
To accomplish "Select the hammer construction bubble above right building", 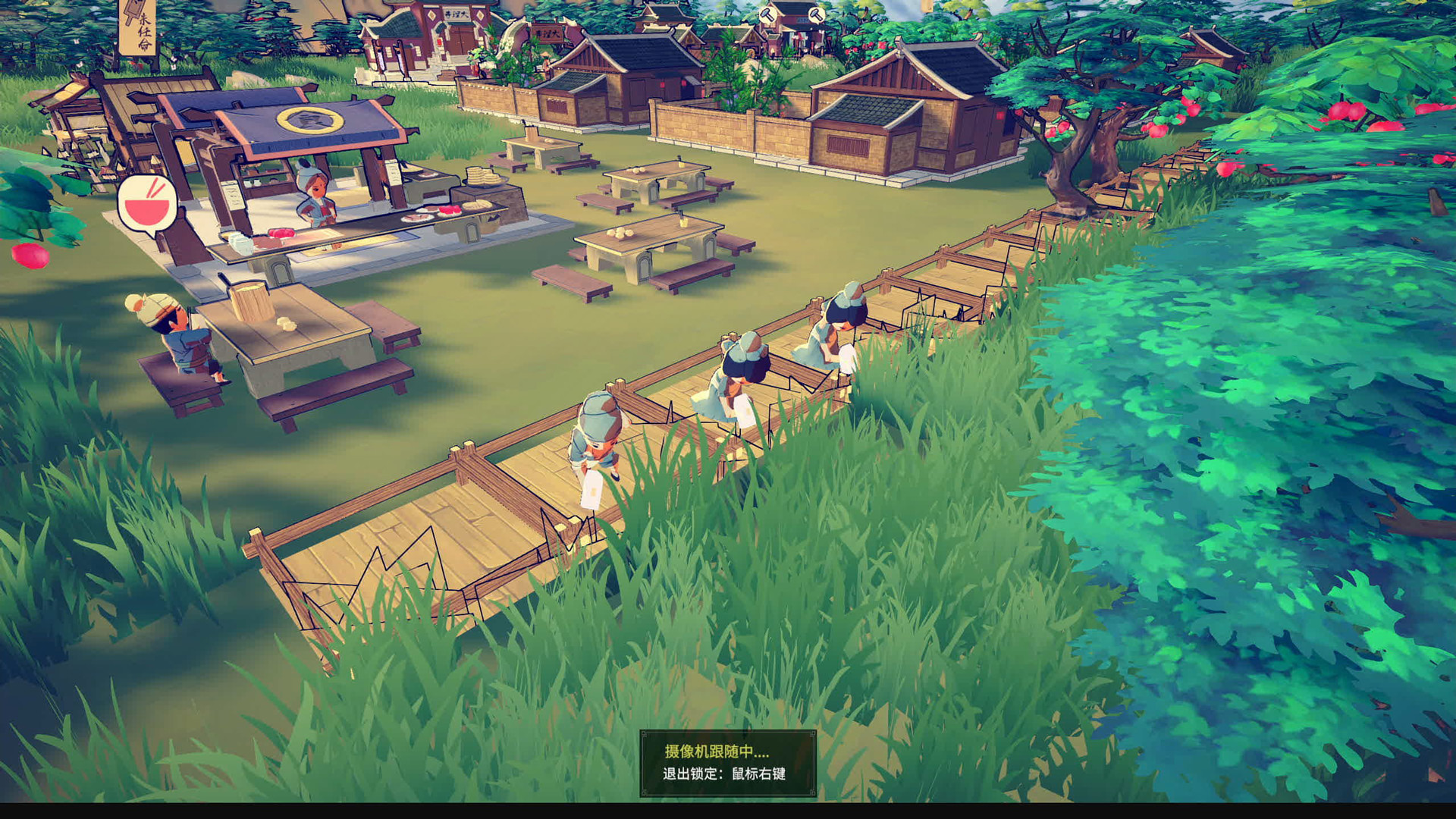I will tap(767, 15).
